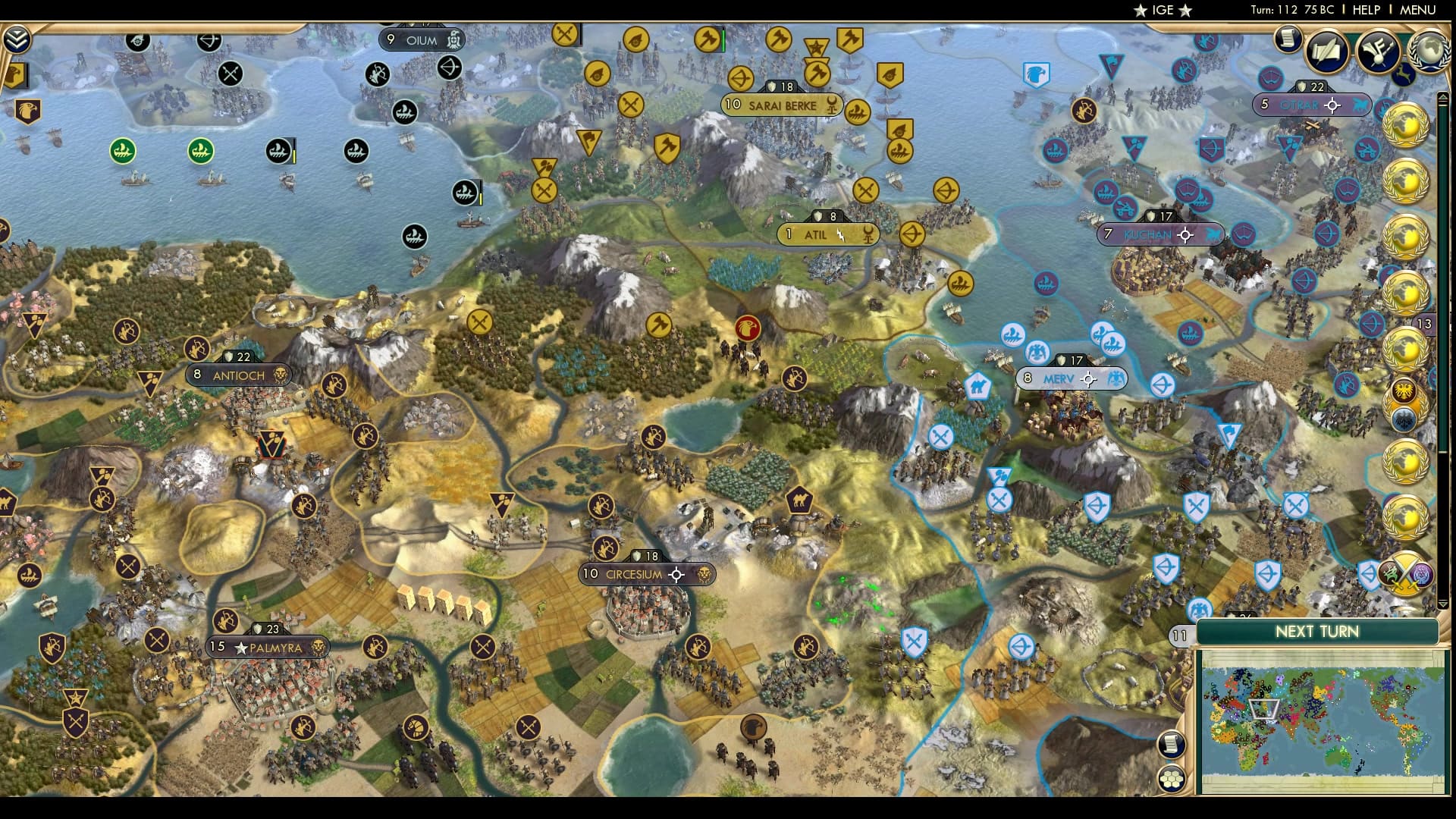
Task: Click the scroll log icon beside the minimap
Action: pos(1172,744)
